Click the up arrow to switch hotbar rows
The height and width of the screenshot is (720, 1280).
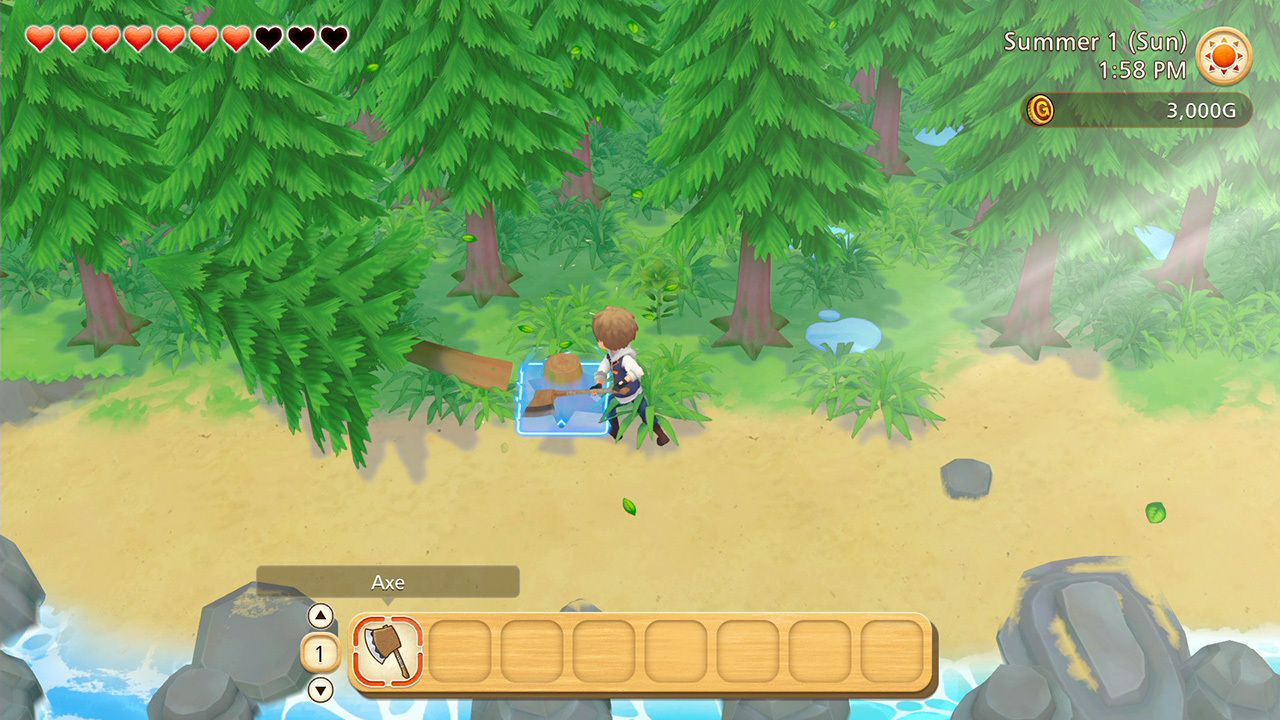coord(322,616)
